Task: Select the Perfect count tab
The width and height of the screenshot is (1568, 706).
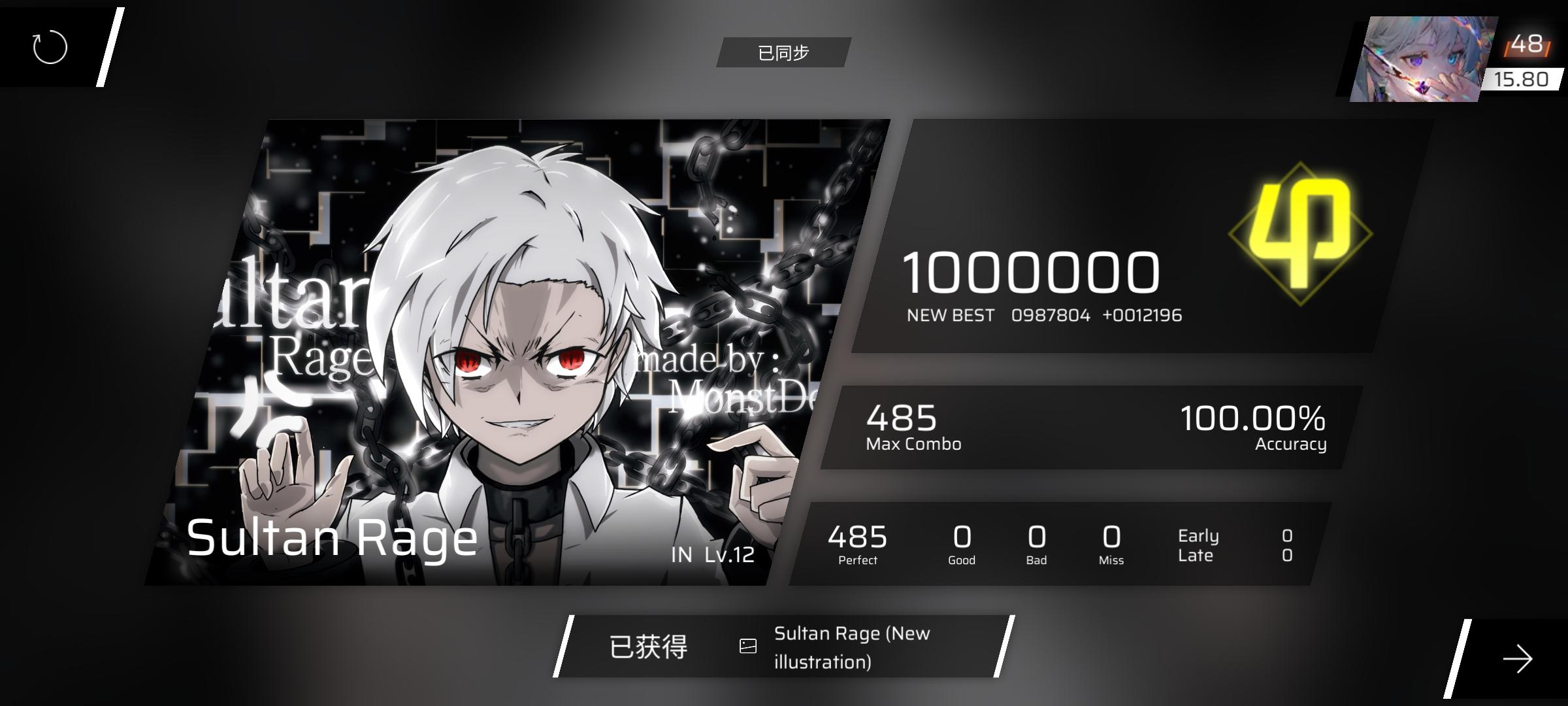Action: coord(857,543)
